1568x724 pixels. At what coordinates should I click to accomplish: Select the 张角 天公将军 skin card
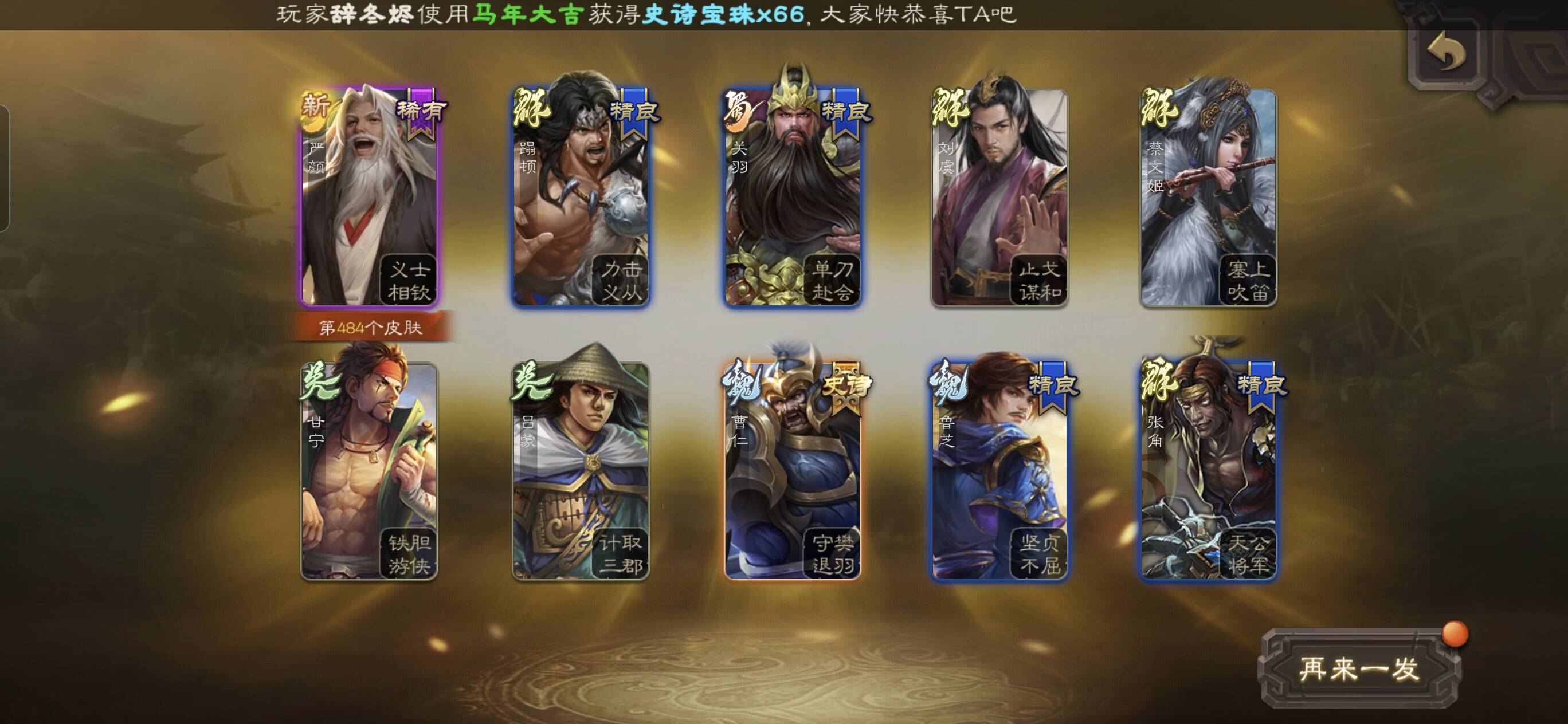1208,470
